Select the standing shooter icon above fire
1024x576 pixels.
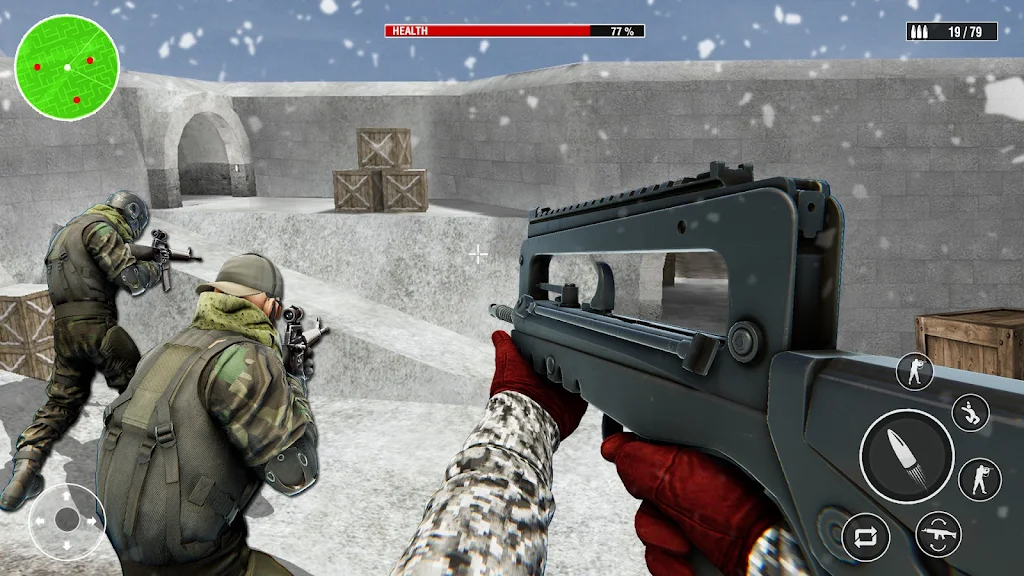click(915, 371)
